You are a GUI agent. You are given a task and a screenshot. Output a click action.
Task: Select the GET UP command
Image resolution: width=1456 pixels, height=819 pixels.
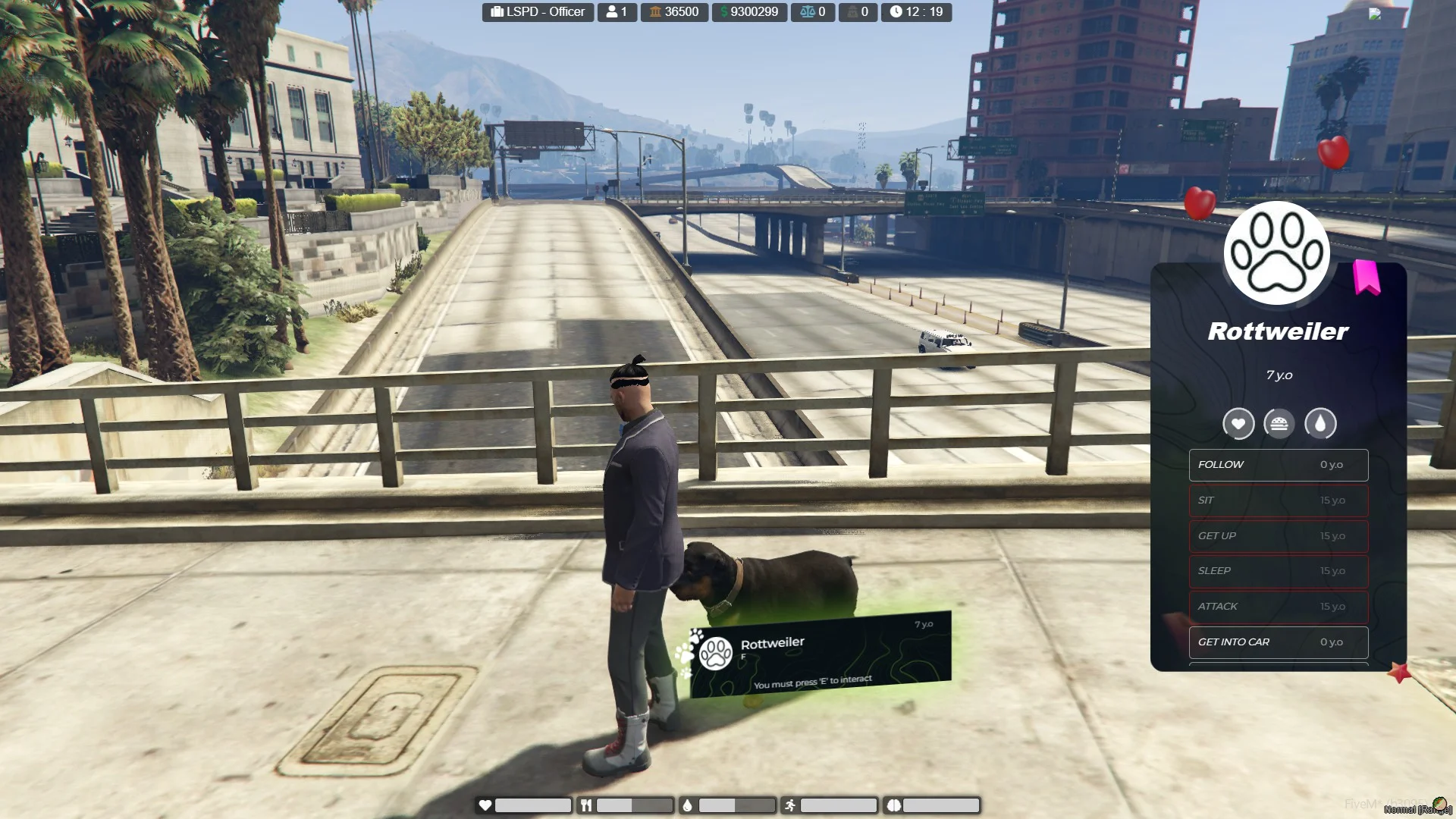1278,536
